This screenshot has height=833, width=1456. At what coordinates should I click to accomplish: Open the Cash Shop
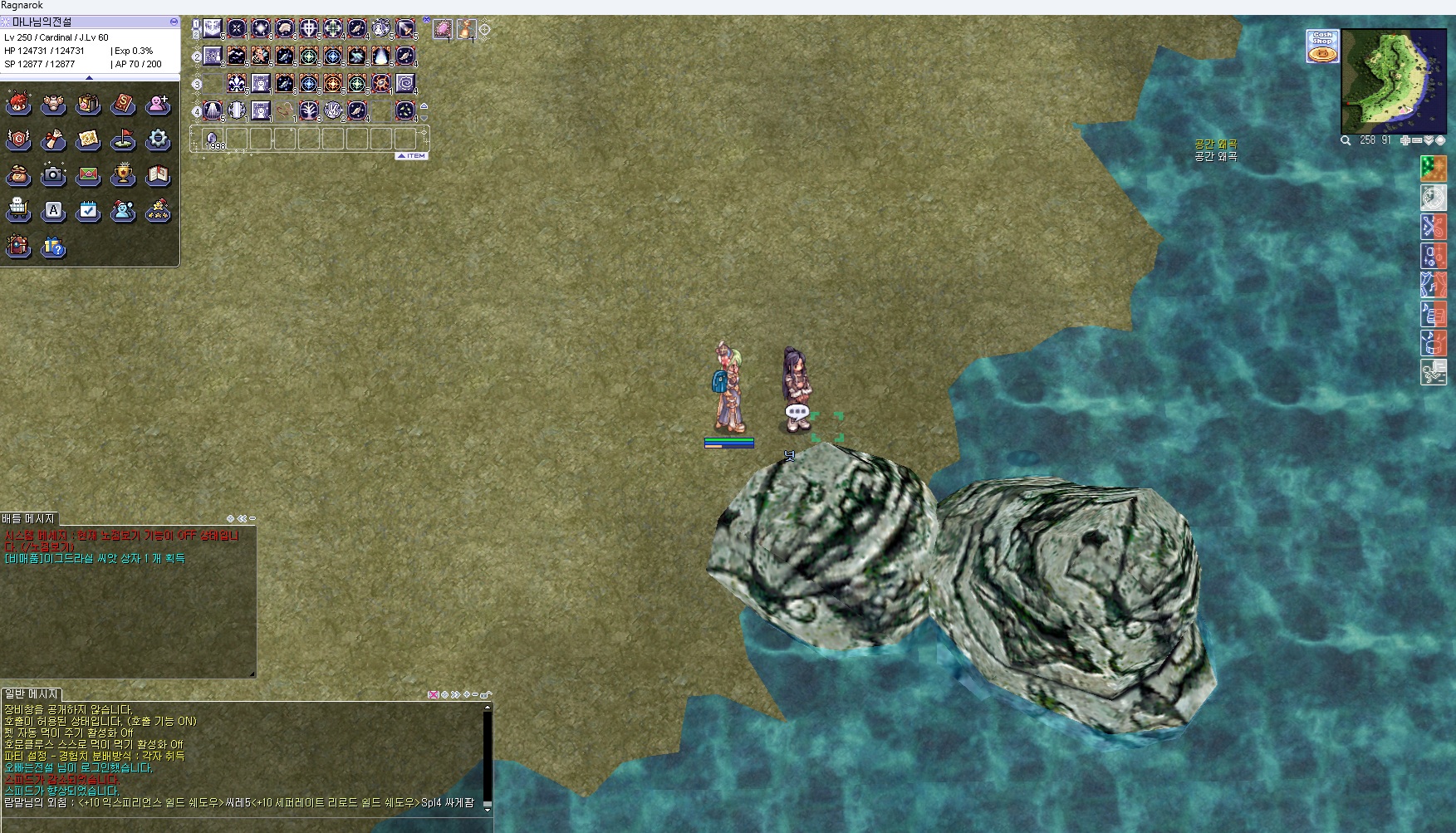(x=1322, y=46)
